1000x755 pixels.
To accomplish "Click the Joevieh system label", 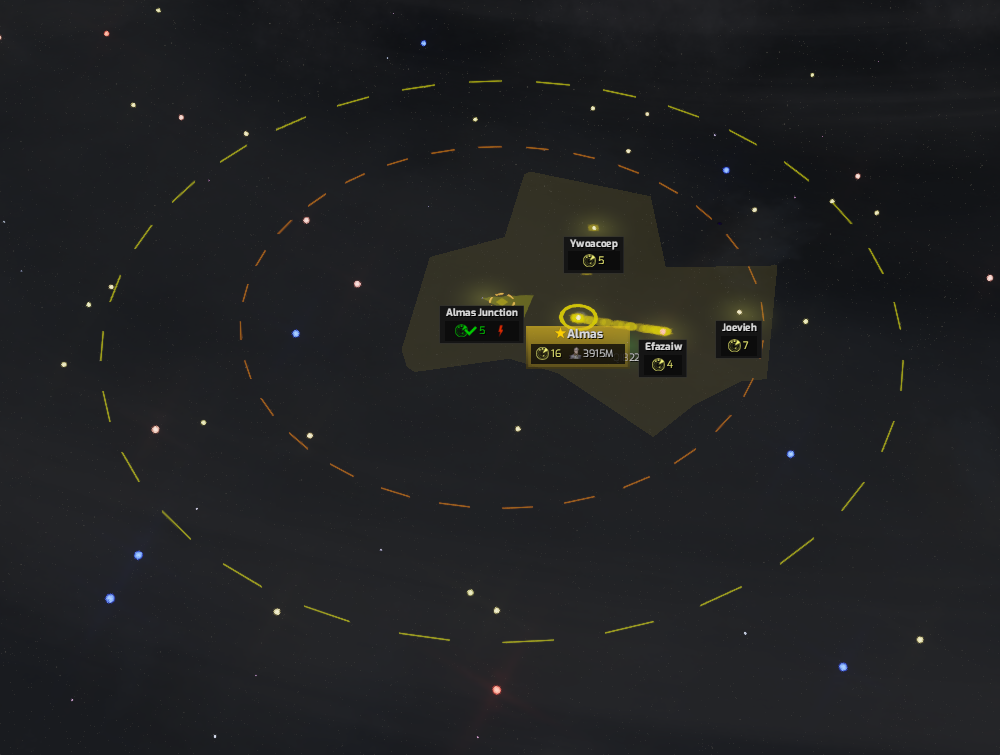I will pos(739,328).
